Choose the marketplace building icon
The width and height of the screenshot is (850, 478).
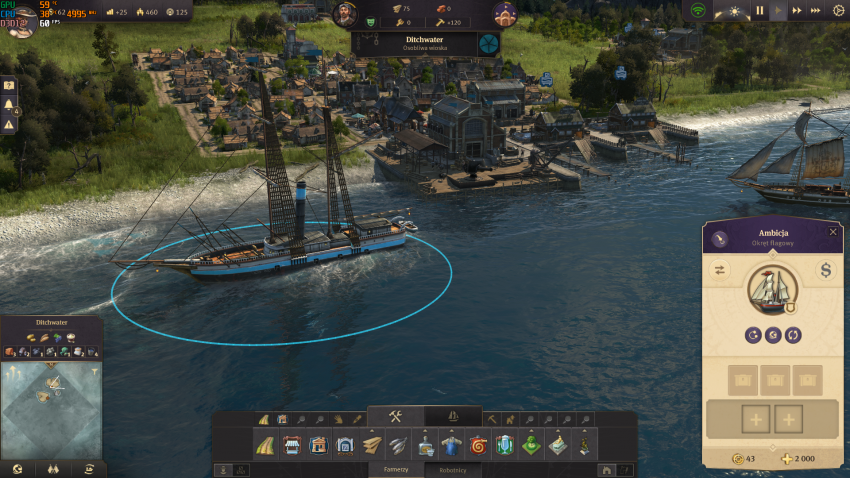pyautogui.click(x=293, y=445)
